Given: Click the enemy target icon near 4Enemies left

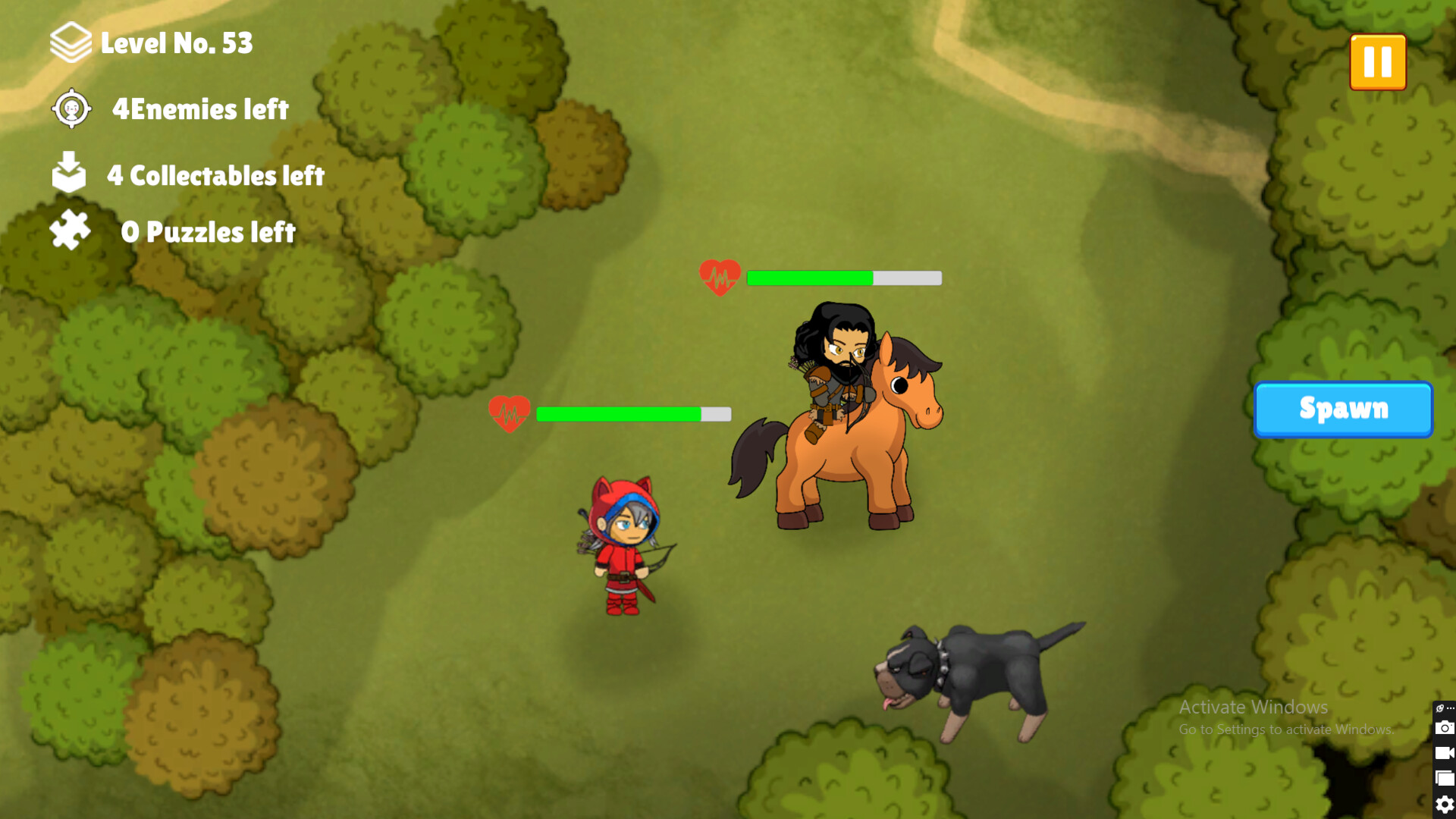Looking at the screenshot, I should (x=71, y=109).
